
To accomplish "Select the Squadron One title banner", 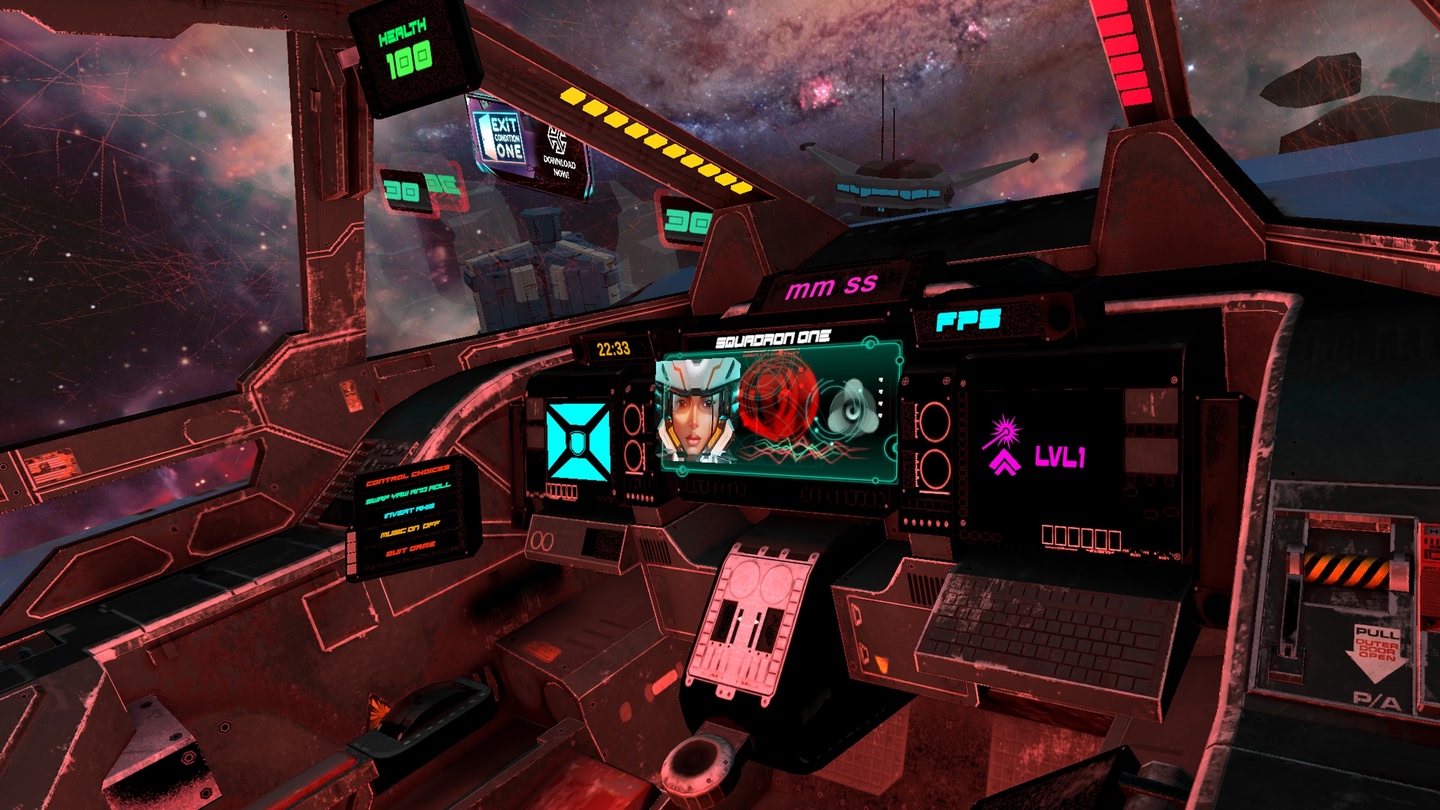I will 772,337.
